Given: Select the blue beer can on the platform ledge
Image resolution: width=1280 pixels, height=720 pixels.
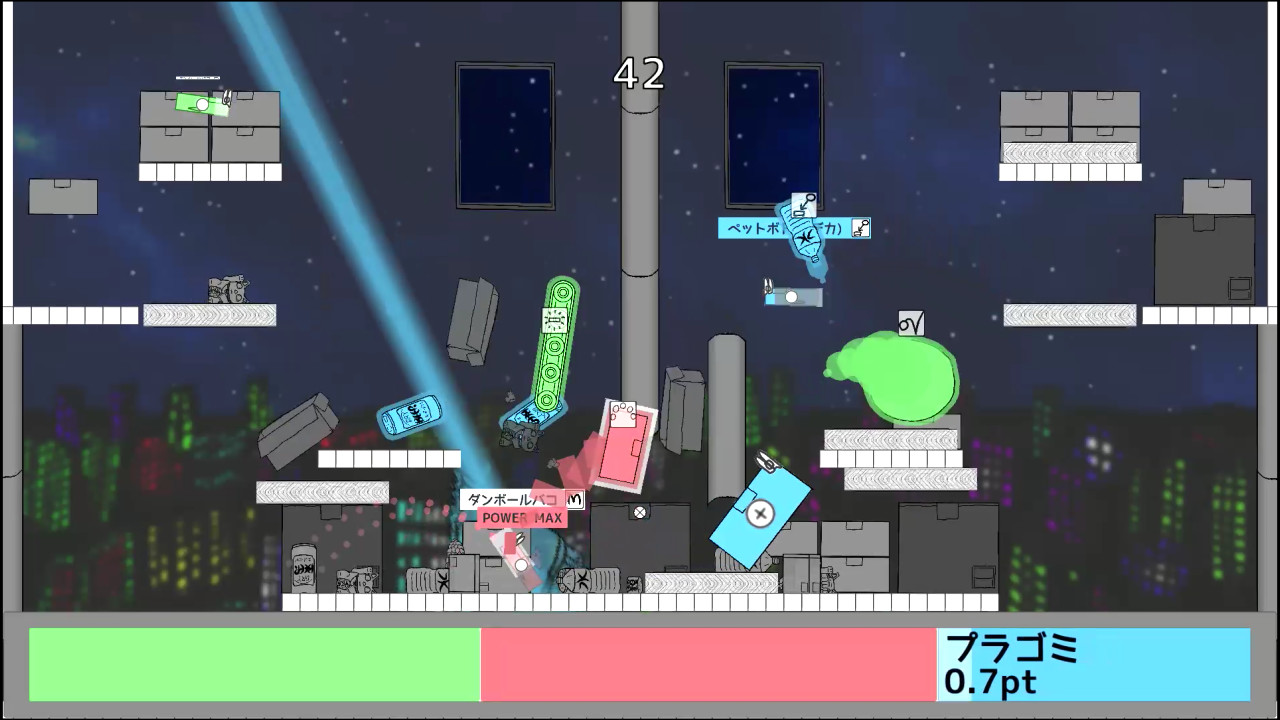Looking at the screenshot, I should [410, 417].
